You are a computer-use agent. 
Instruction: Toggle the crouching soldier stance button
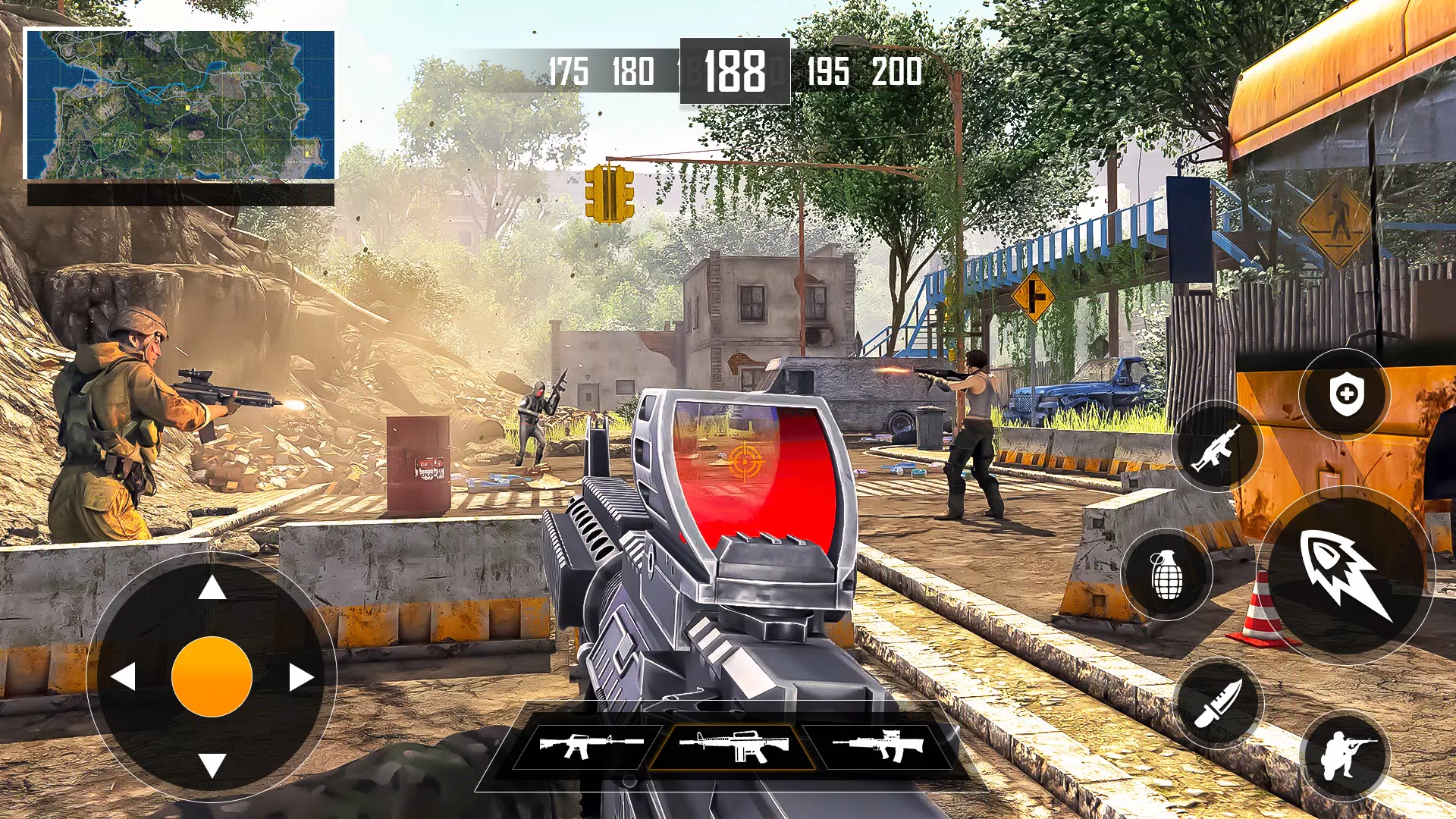pyautogui.click(x=1345, y=755)
